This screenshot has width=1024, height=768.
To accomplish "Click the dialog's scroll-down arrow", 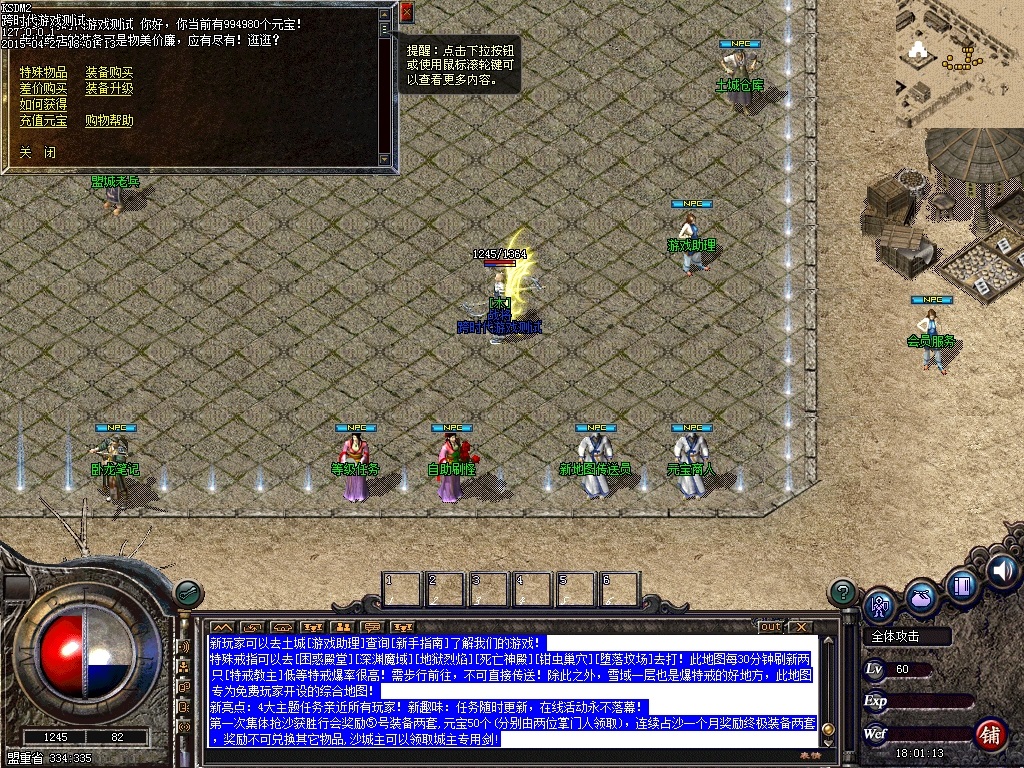I will (x=385, y=159).
